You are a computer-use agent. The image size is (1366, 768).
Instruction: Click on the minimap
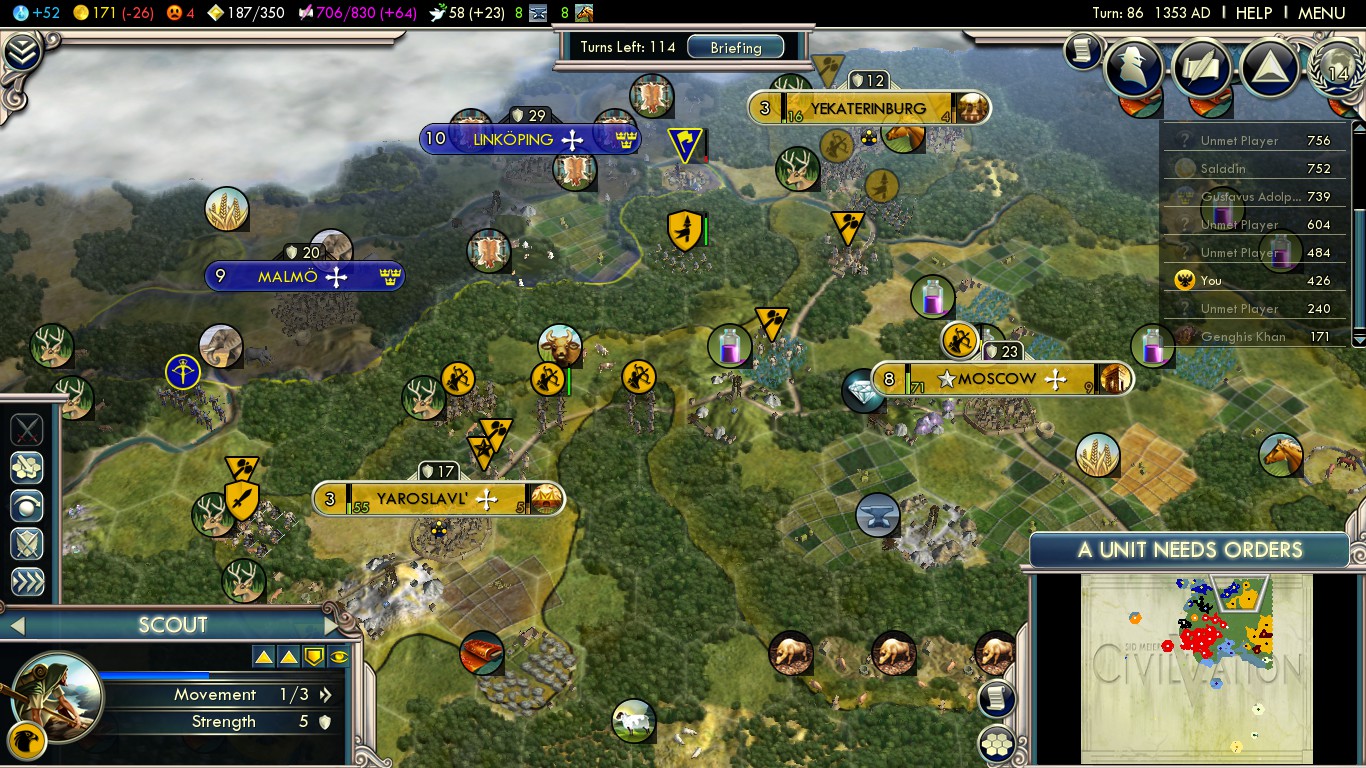[x=1196, y=667]
